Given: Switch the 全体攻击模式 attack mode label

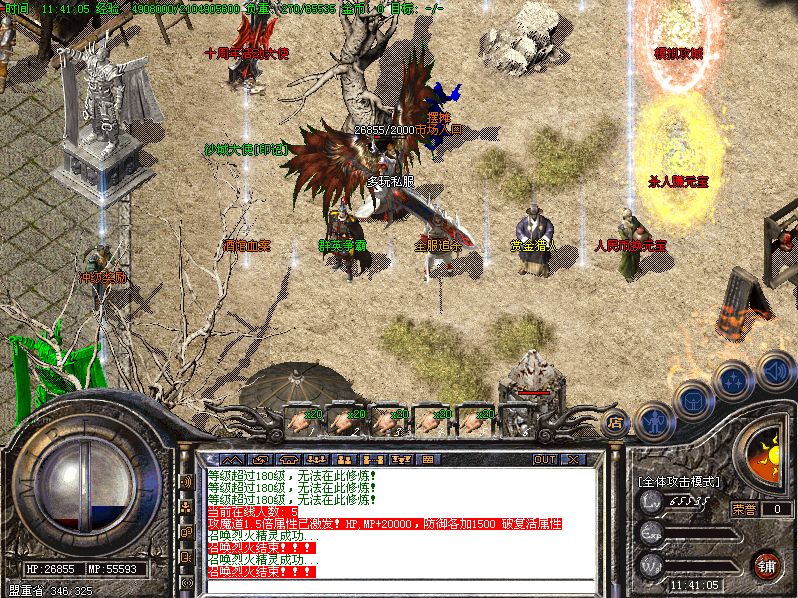Looking at the screenshot, I should click(679, 481).
